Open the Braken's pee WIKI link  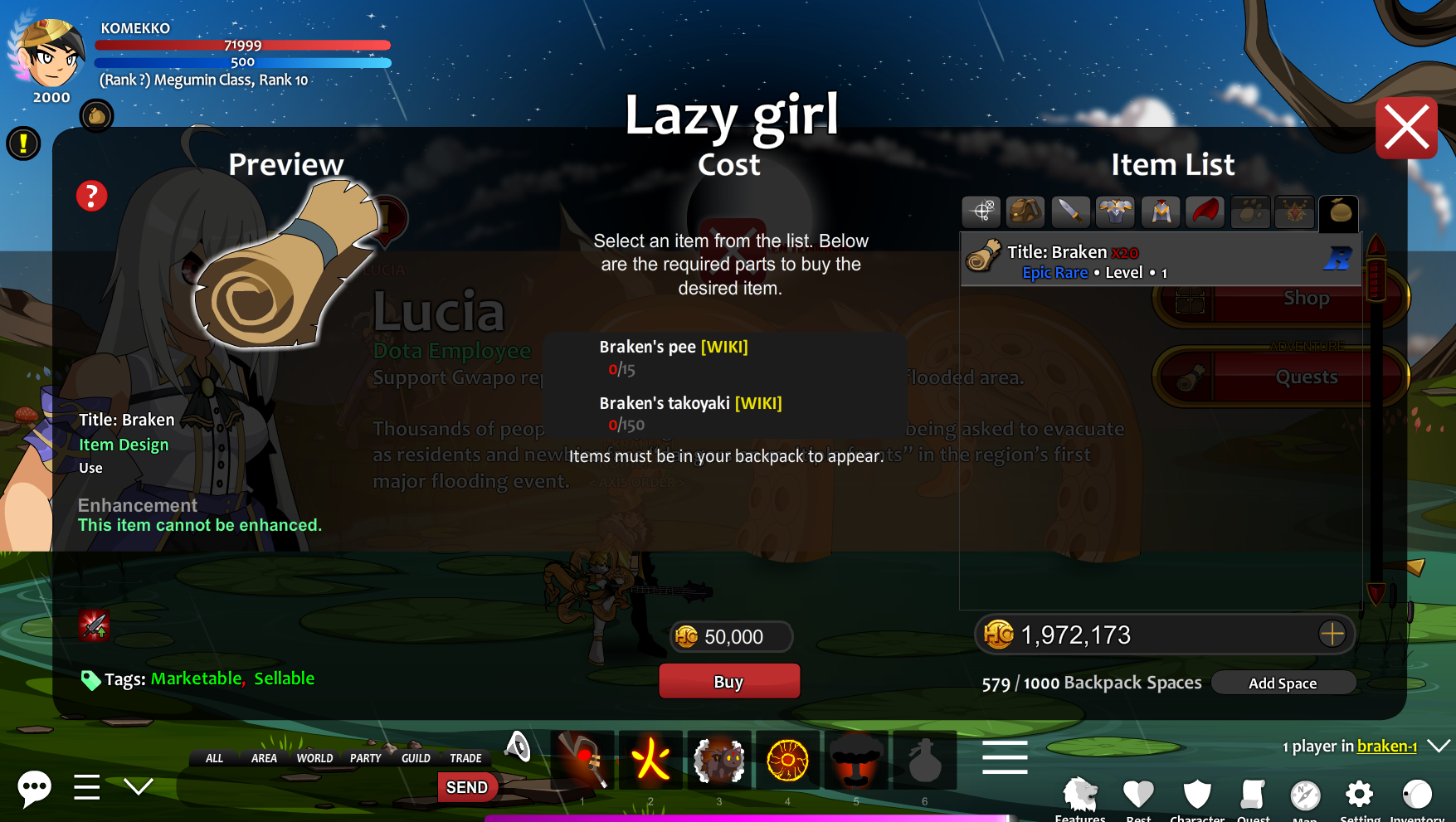click(x=724, y=347)
